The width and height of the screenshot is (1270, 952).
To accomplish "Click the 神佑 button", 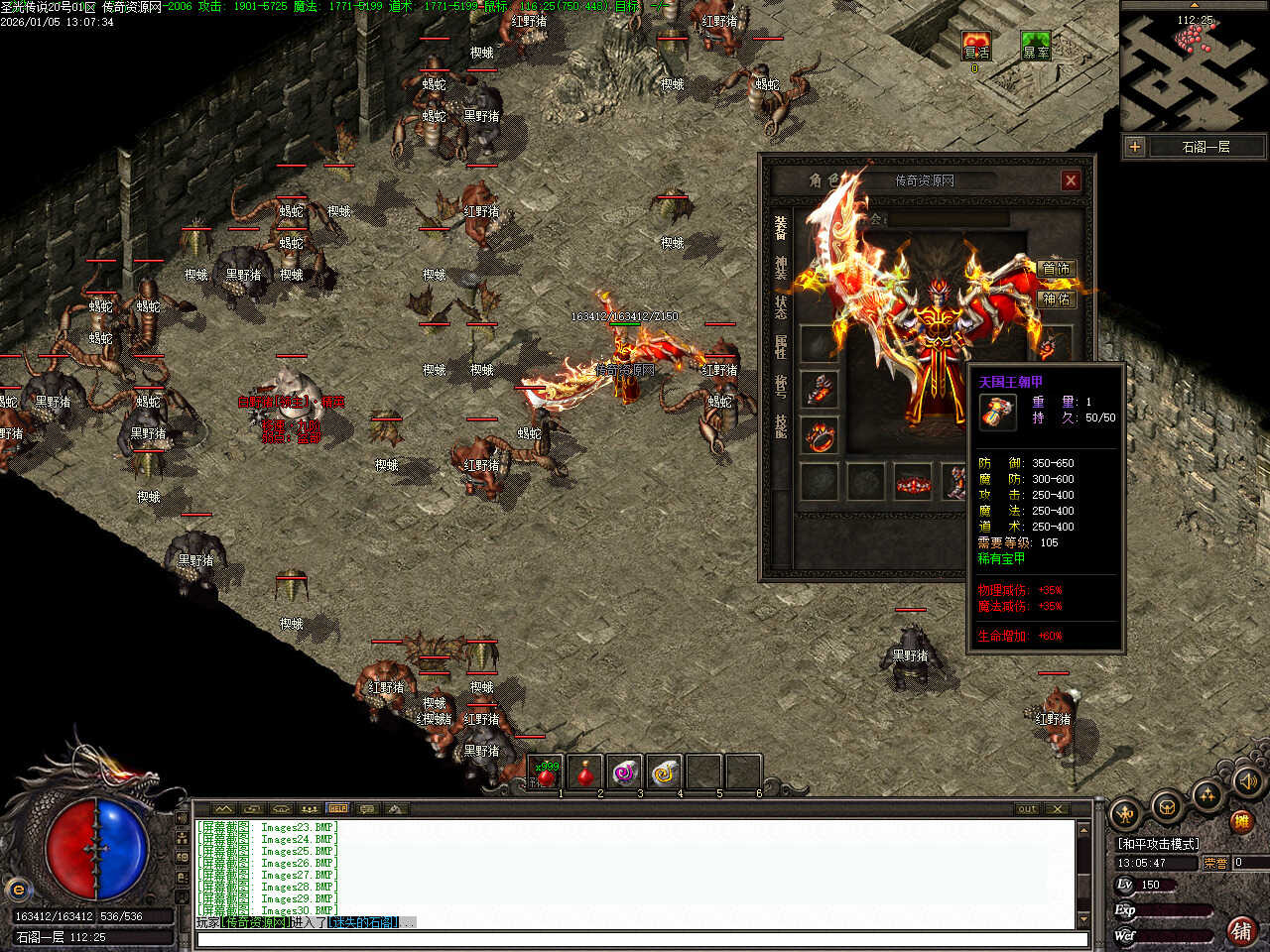I will click(x=1056, y=298).
